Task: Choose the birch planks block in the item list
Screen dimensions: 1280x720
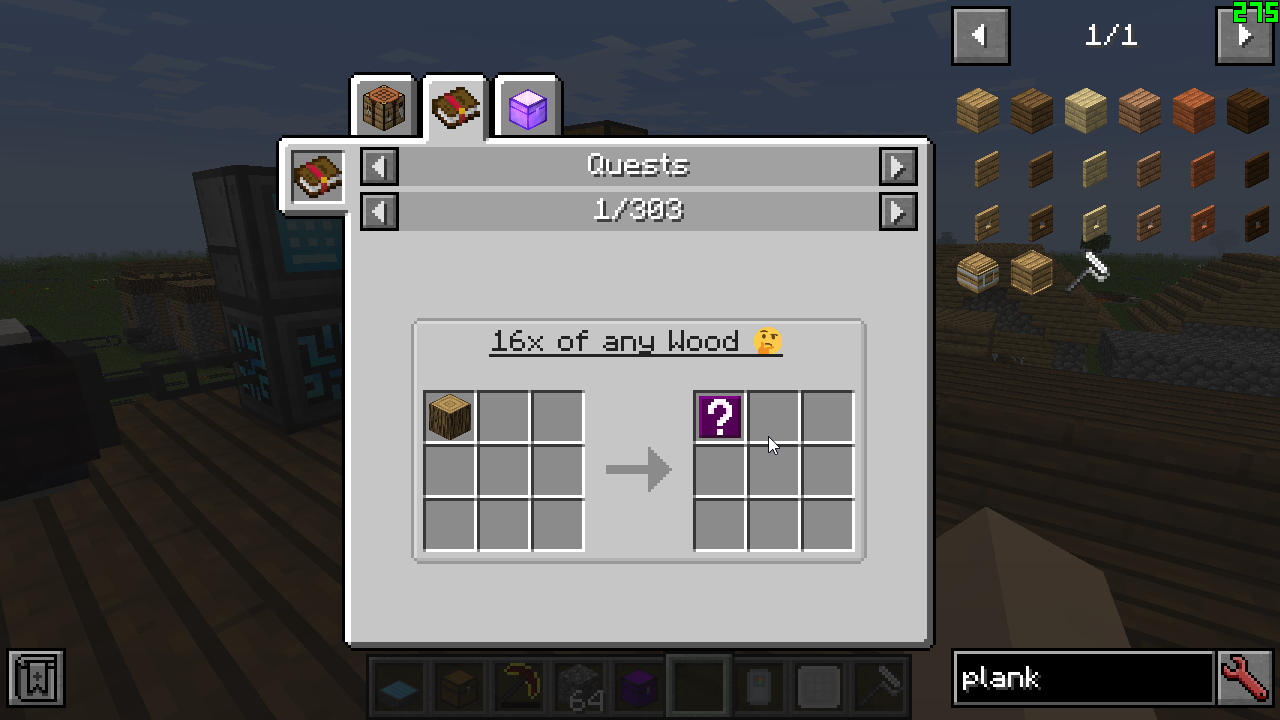Action: tap(1086, 111)
